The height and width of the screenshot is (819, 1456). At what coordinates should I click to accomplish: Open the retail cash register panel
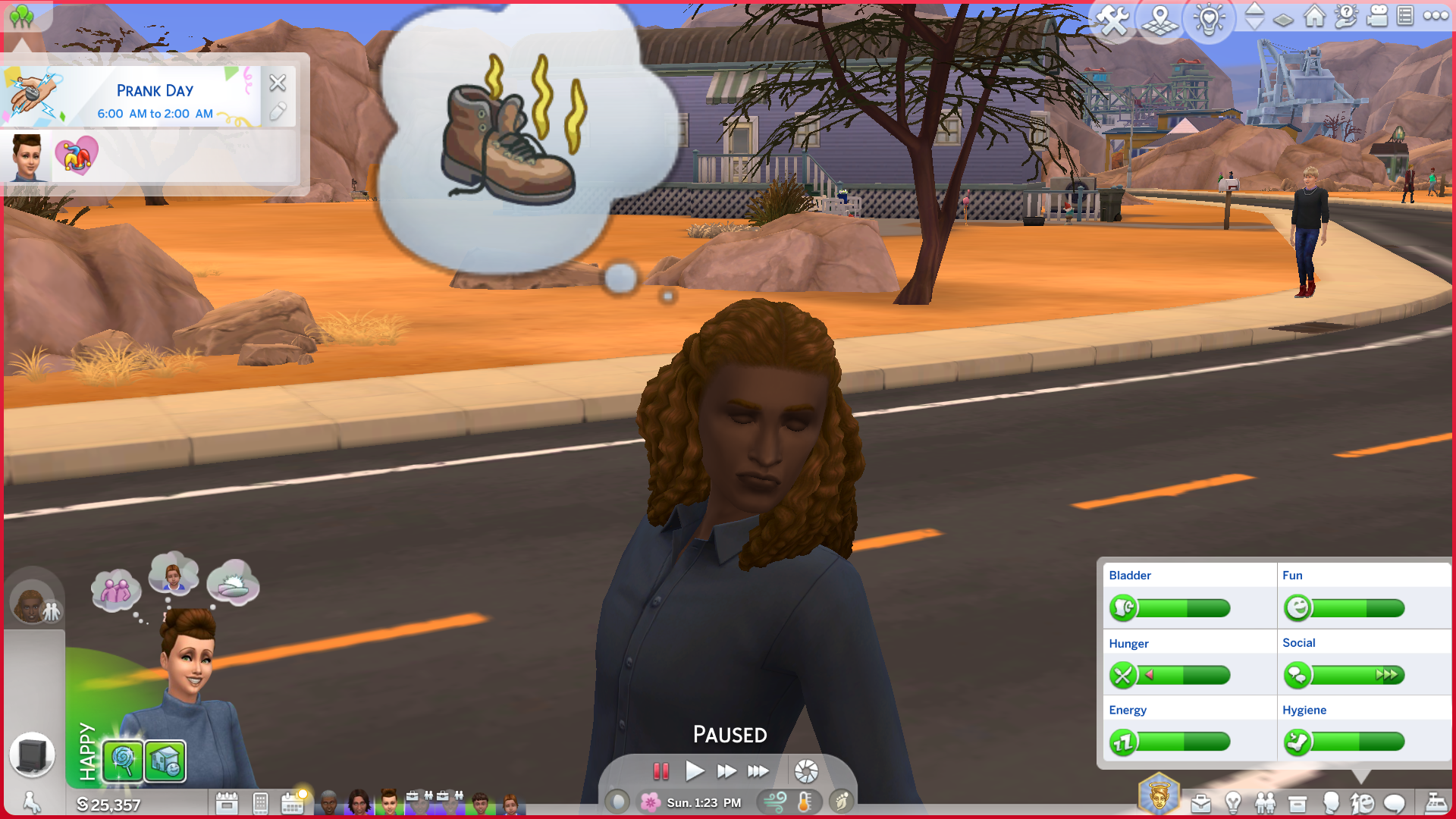pos(1436,803)
